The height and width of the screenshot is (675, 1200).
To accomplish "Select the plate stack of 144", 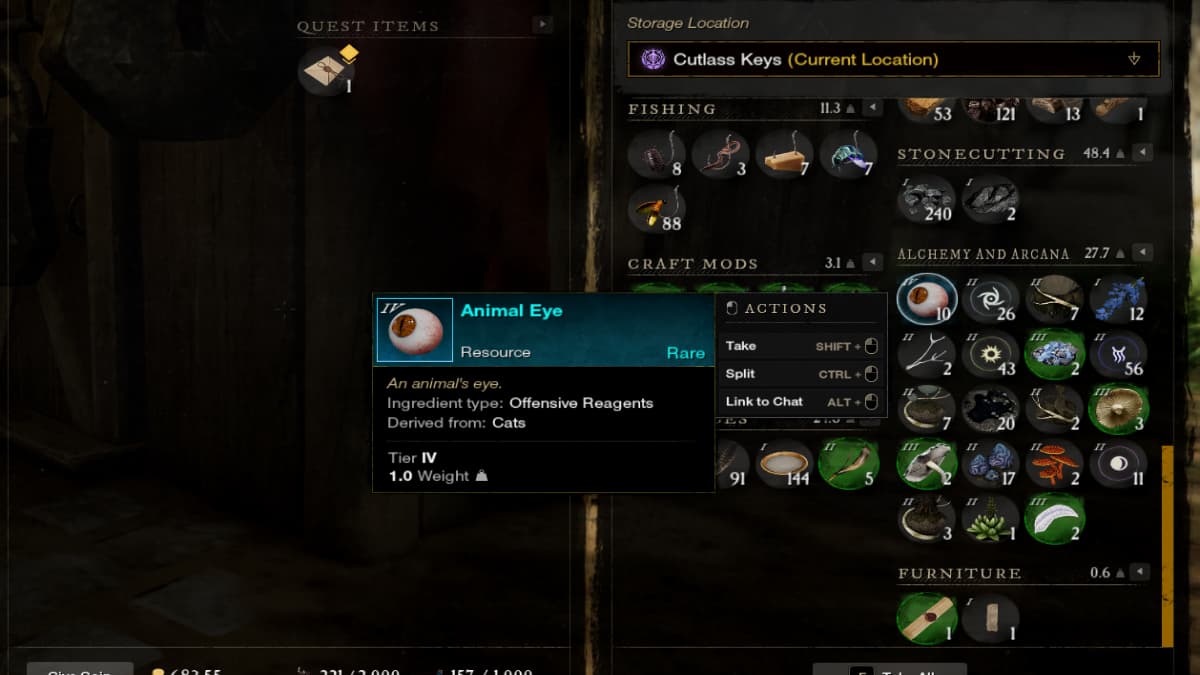I will tap(783, 464).
